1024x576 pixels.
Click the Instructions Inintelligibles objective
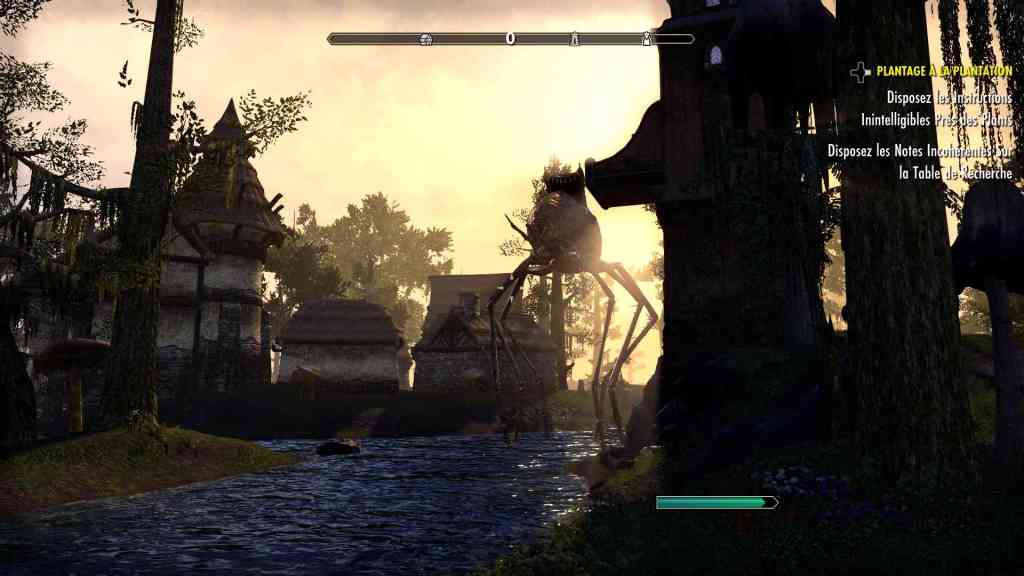click(x=938, y=108)
